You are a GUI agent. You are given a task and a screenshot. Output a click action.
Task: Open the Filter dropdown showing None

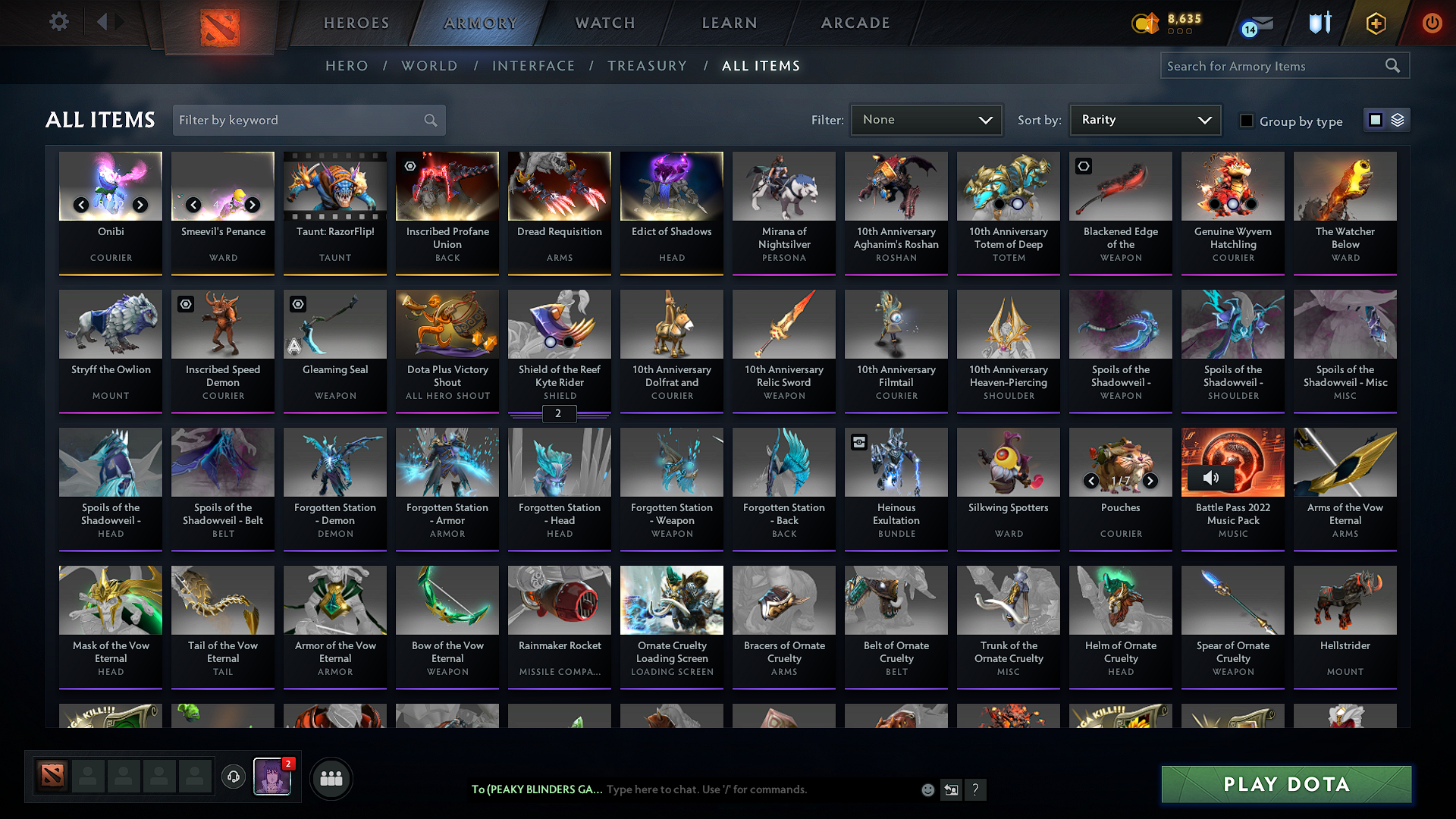tap(926, 120)
